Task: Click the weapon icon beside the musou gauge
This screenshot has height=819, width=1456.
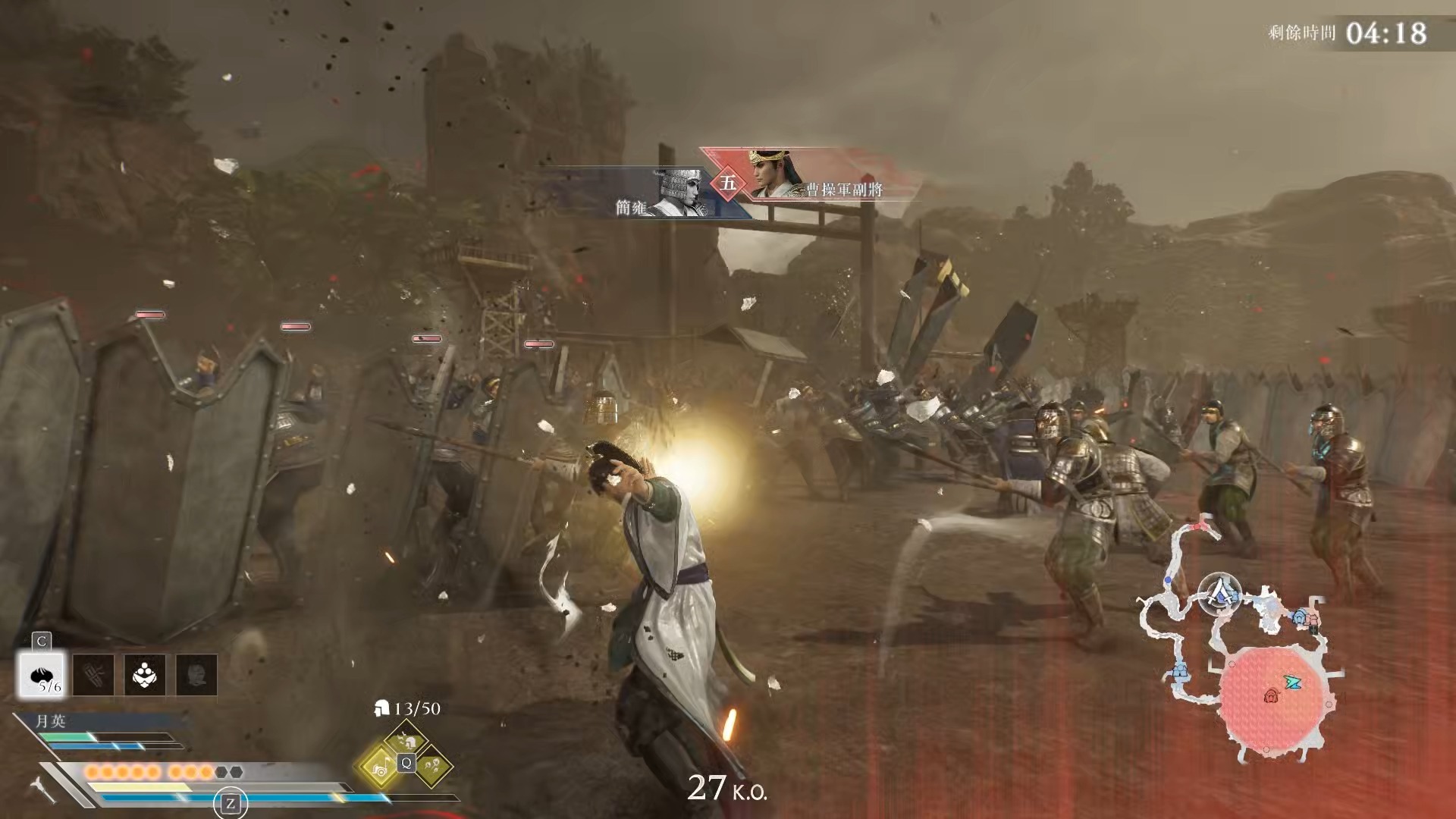Action: (x=44, y=789)
